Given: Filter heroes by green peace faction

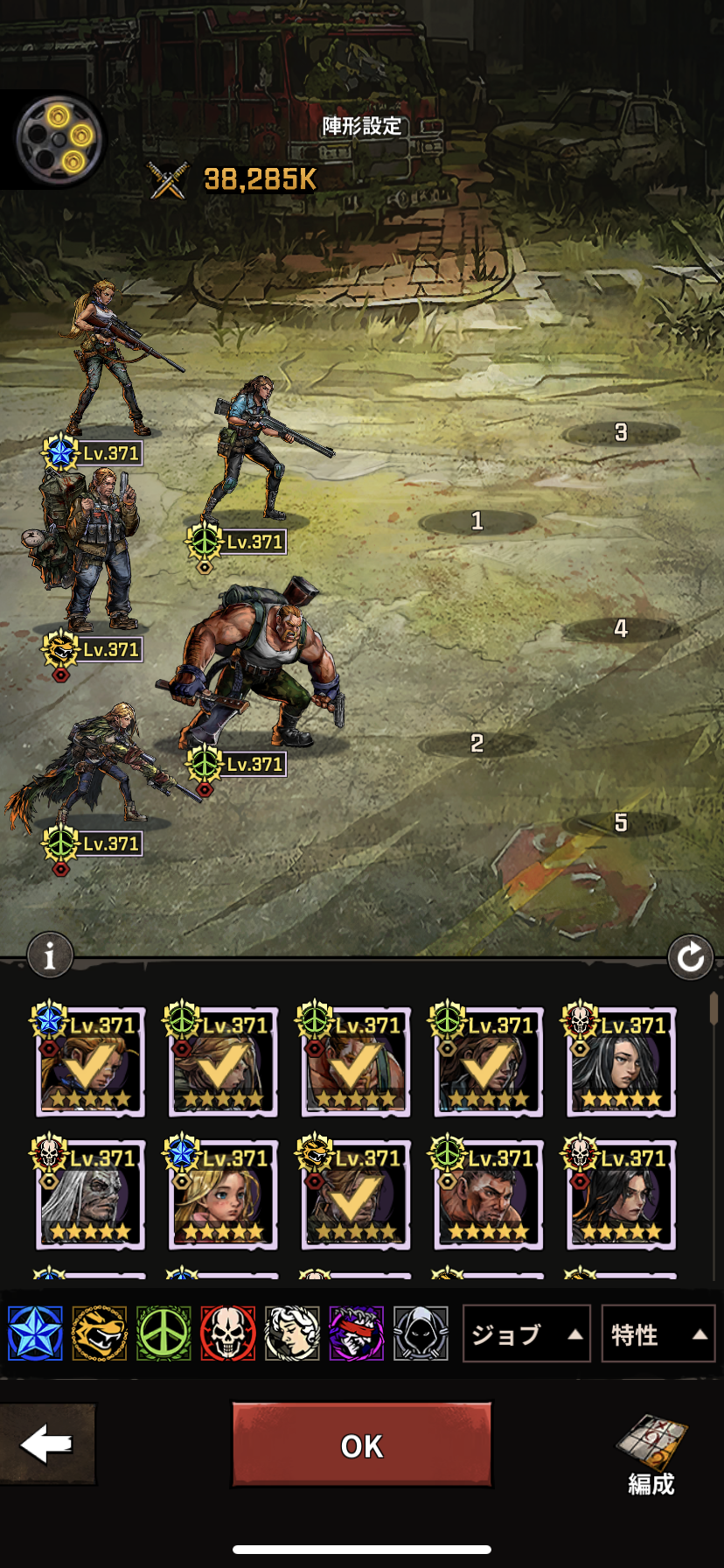Looking at the screenshot, I should pos(164,1333).
